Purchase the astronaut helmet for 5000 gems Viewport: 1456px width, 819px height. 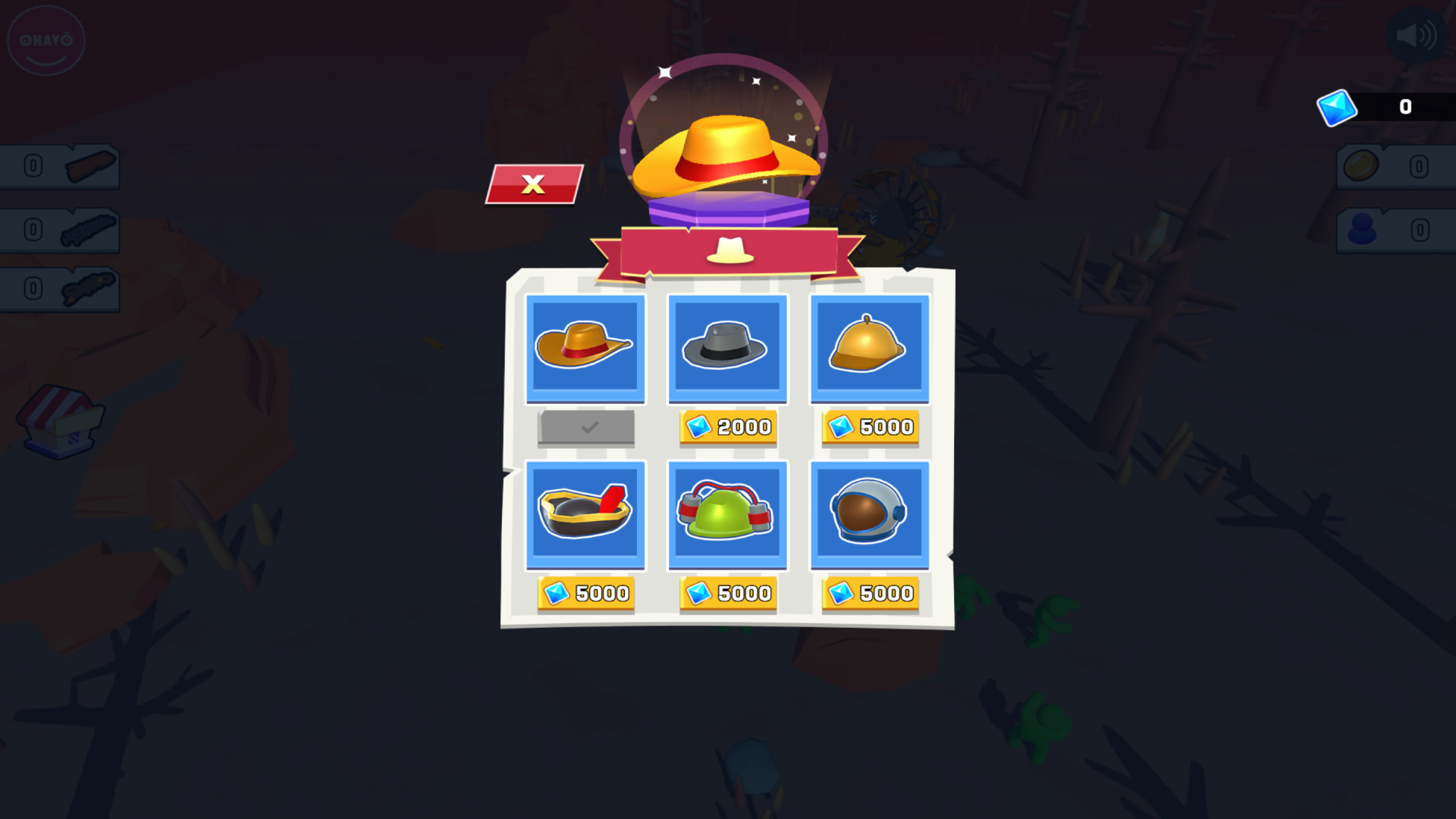870,594
